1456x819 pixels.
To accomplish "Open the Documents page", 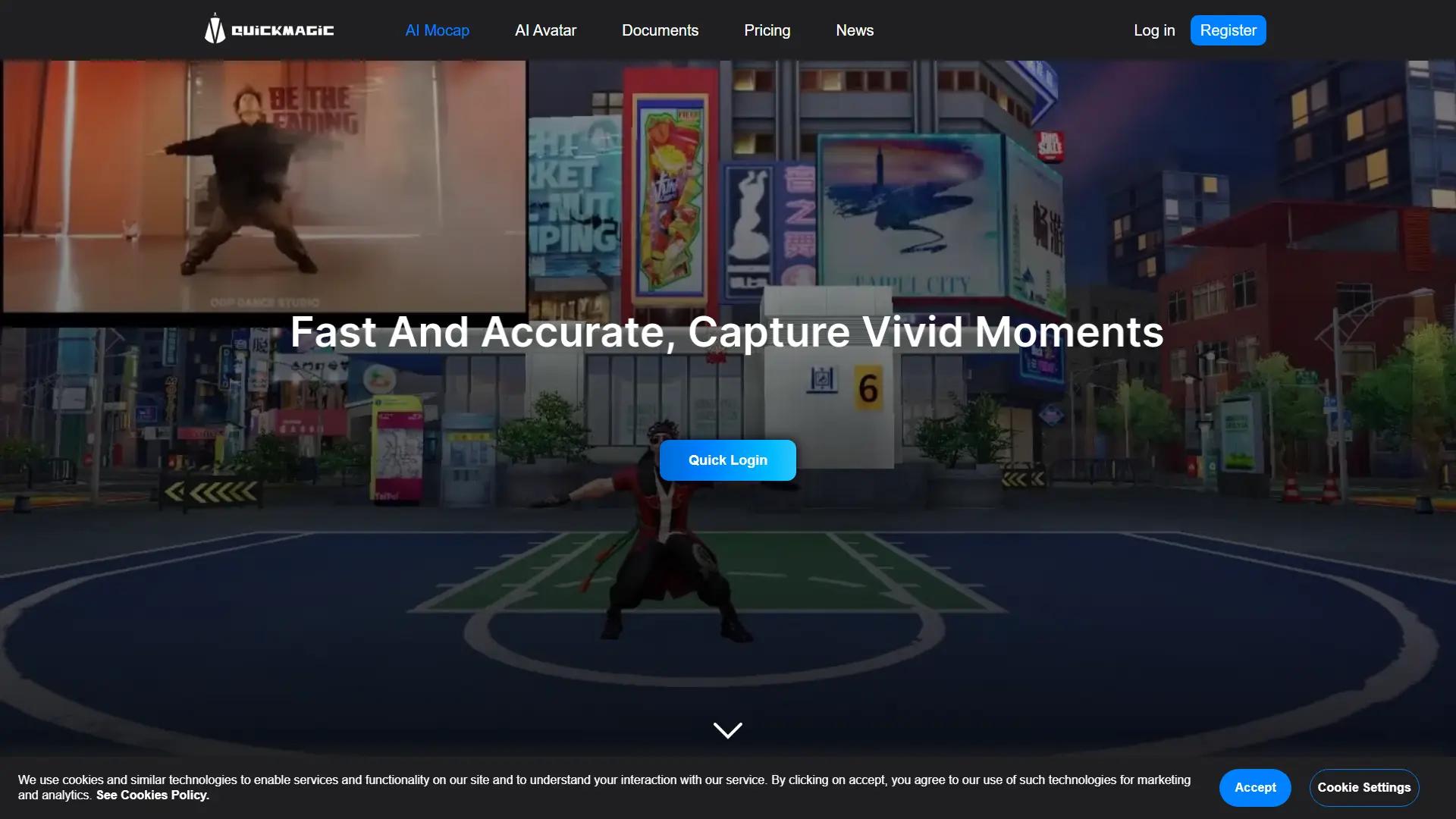I will (660, 30).
